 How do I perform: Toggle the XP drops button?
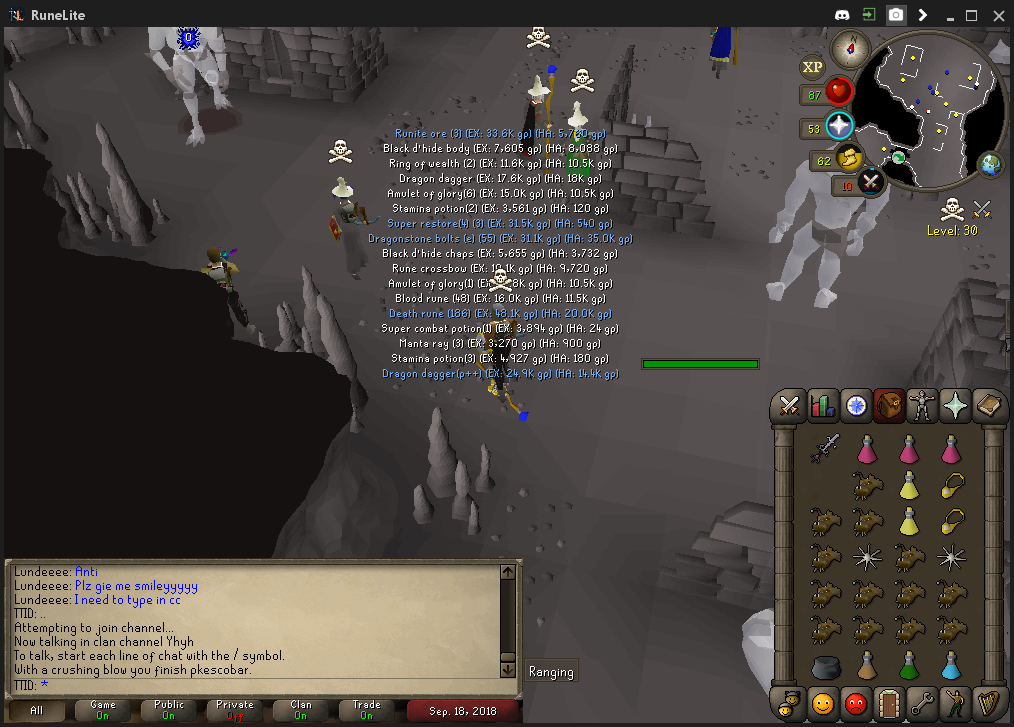click(812, 67)
